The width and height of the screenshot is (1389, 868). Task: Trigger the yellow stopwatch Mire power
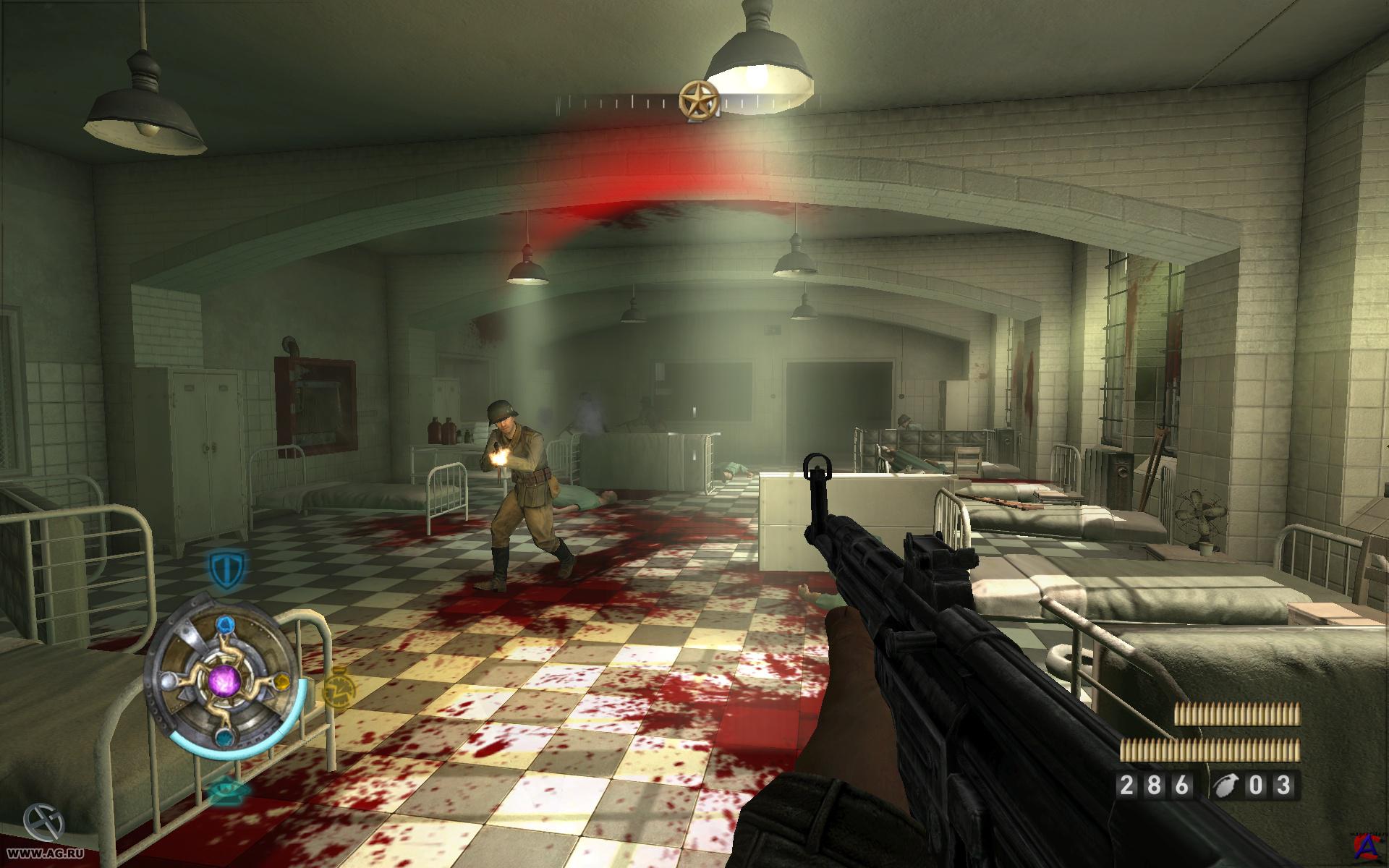point(337,689)
